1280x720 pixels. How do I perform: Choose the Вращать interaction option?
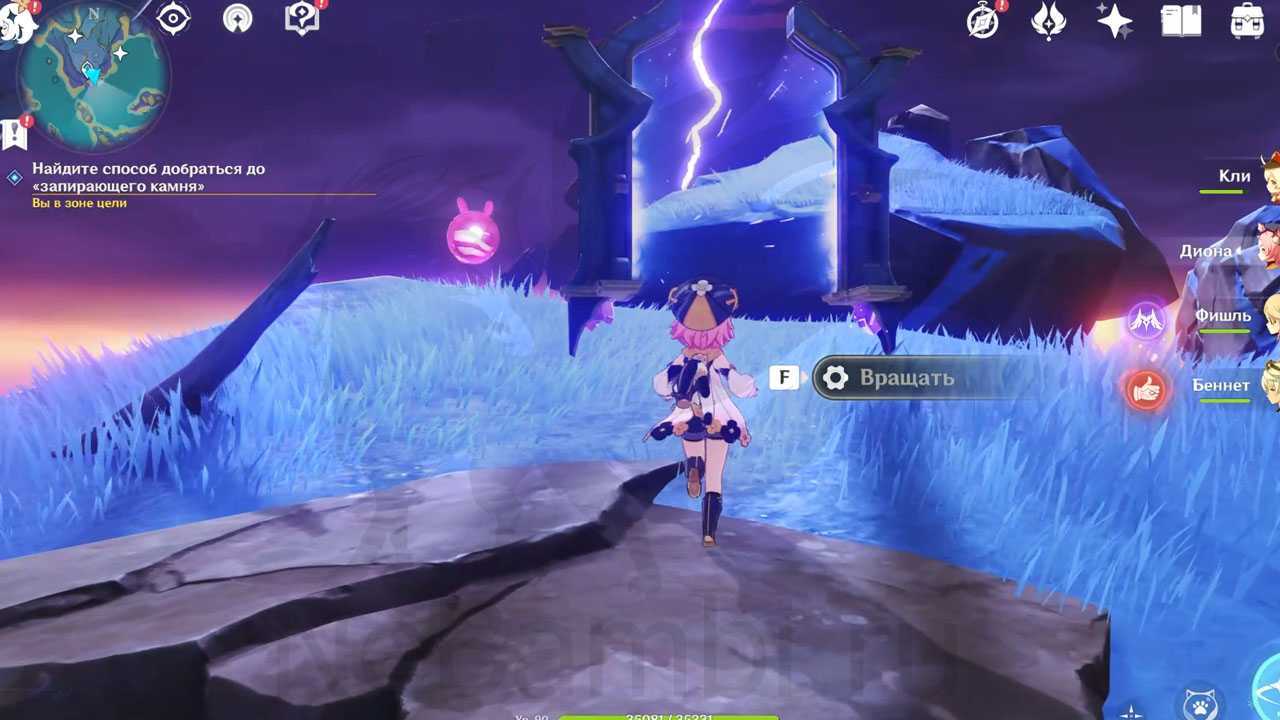click(905, 378)
